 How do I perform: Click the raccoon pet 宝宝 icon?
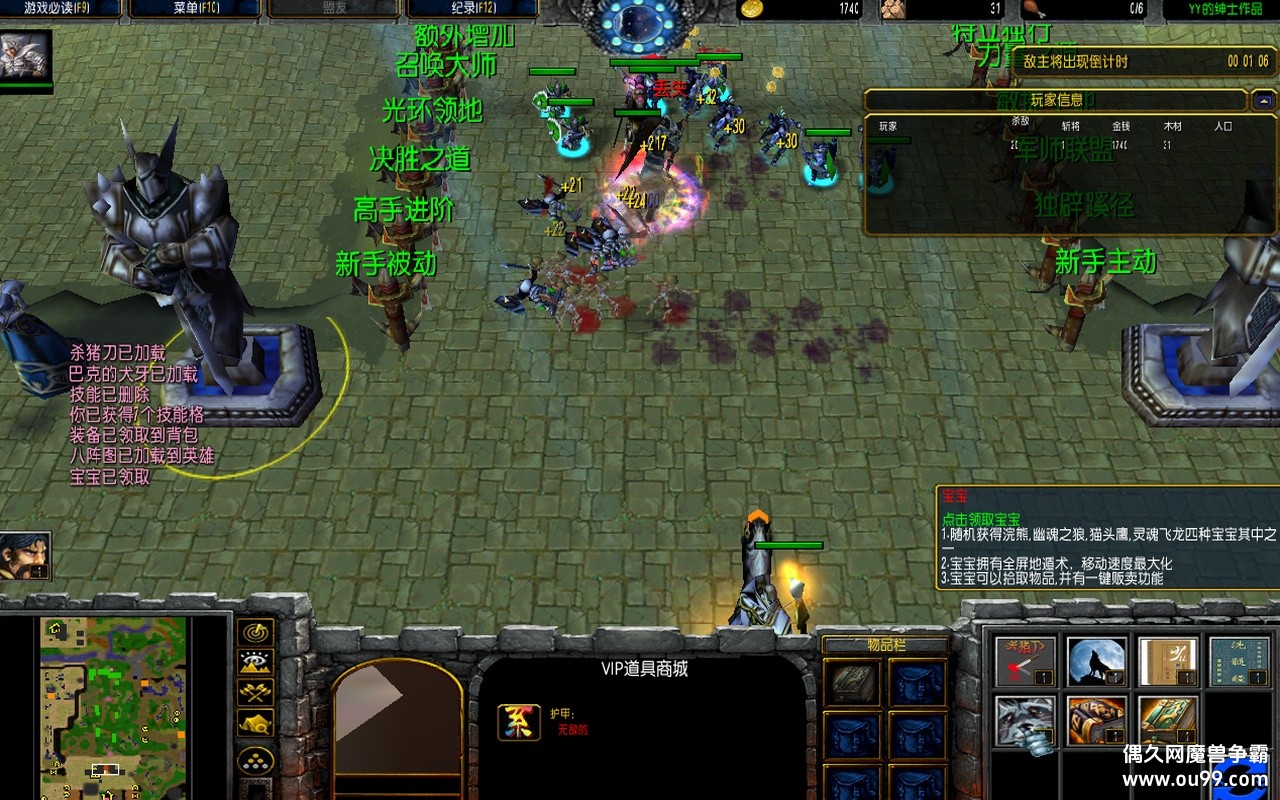pyautogui.click(x=1024, y=722)
